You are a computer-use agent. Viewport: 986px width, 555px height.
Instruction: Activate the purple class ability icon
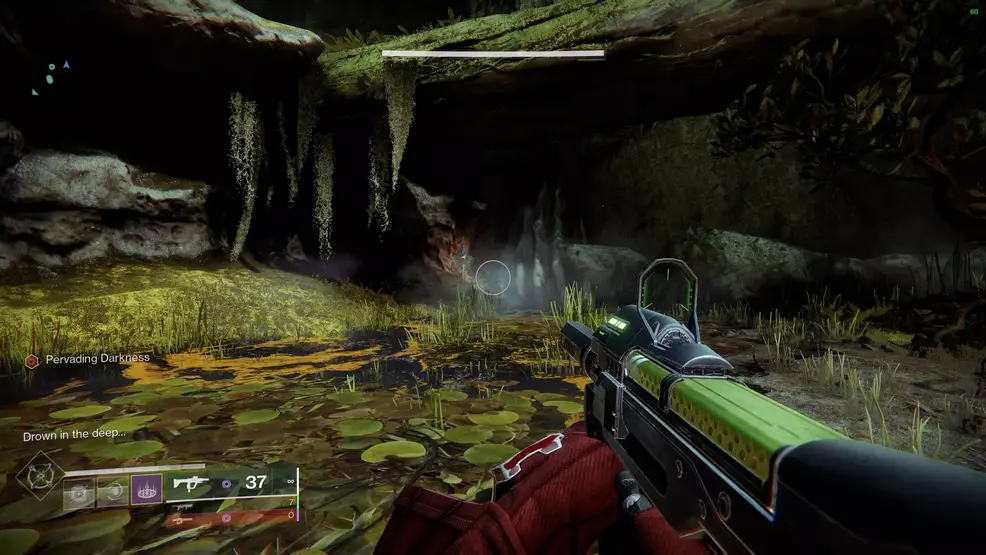tap(146, 489)
